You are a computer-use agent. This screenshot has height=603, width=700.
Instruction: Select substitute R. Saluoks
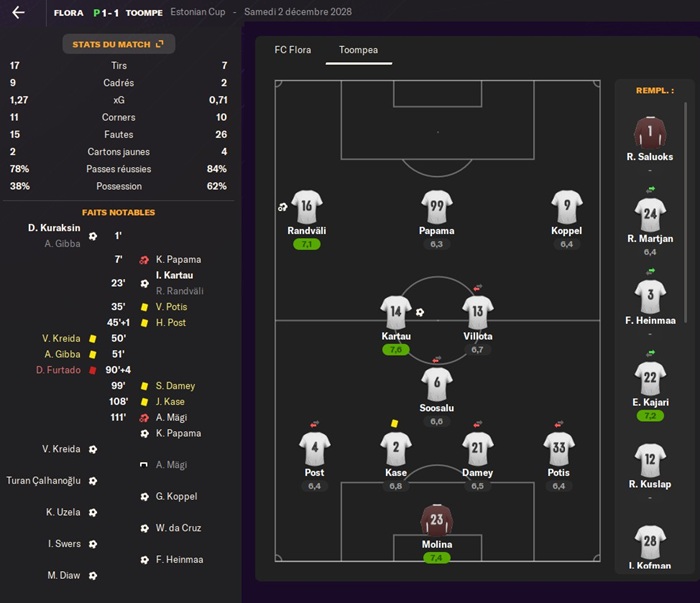pos(650,133)
